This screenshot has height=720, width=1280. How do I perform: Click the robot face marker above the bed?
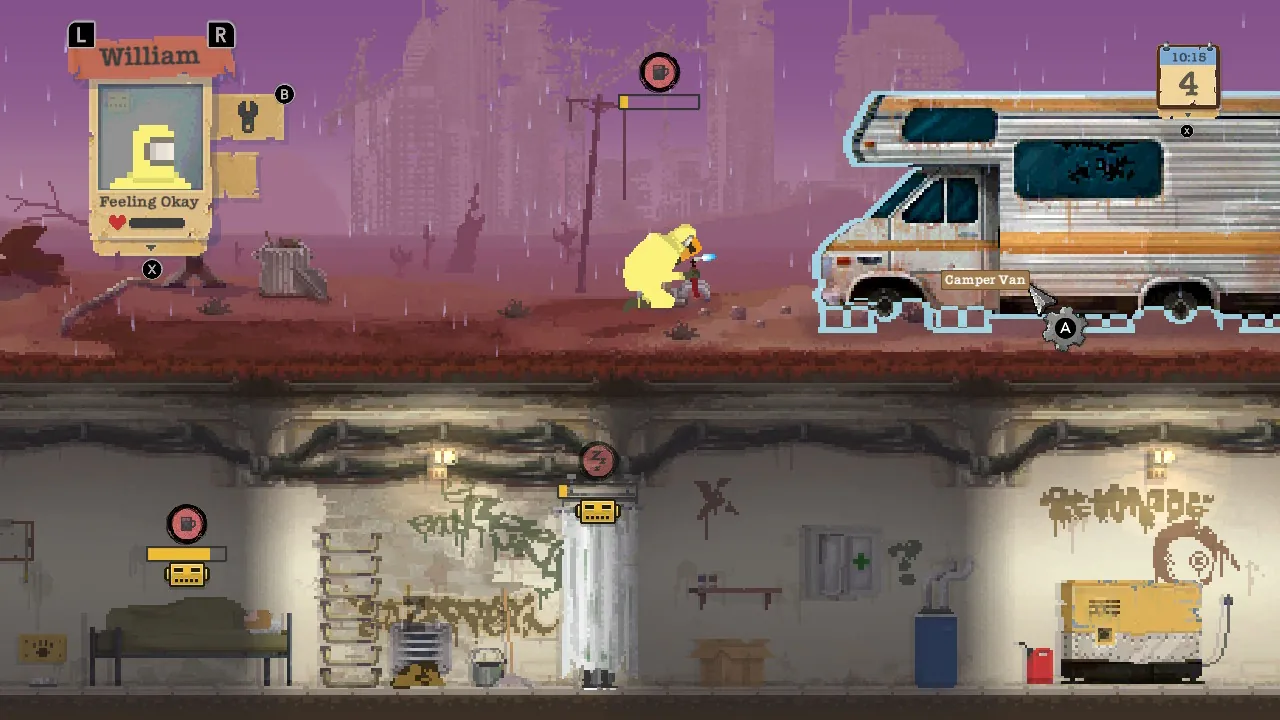pyautogui.click(x=187, y=573)
